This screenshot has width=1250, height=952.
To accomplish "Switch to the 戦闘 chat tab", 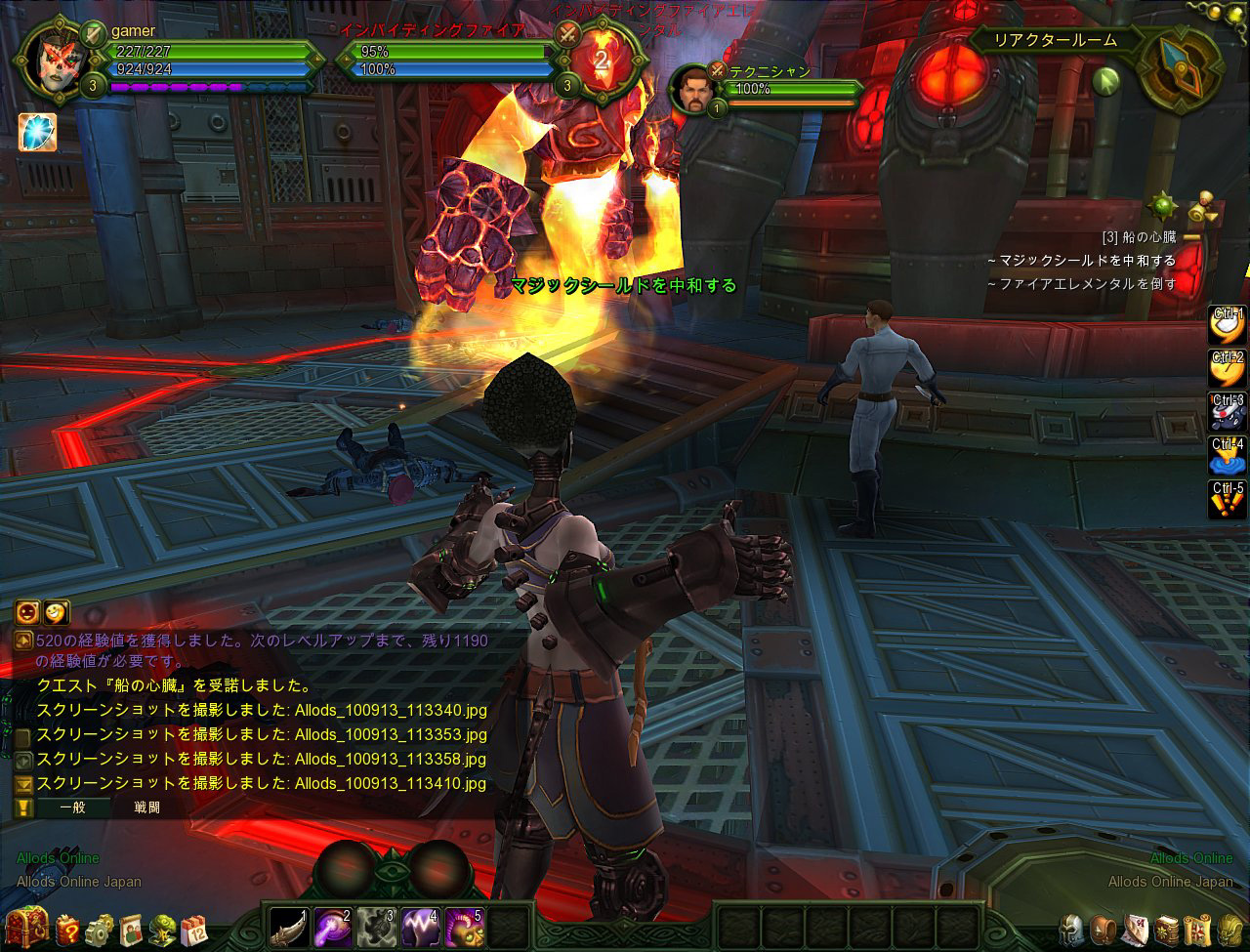I will tap(147, 807).
